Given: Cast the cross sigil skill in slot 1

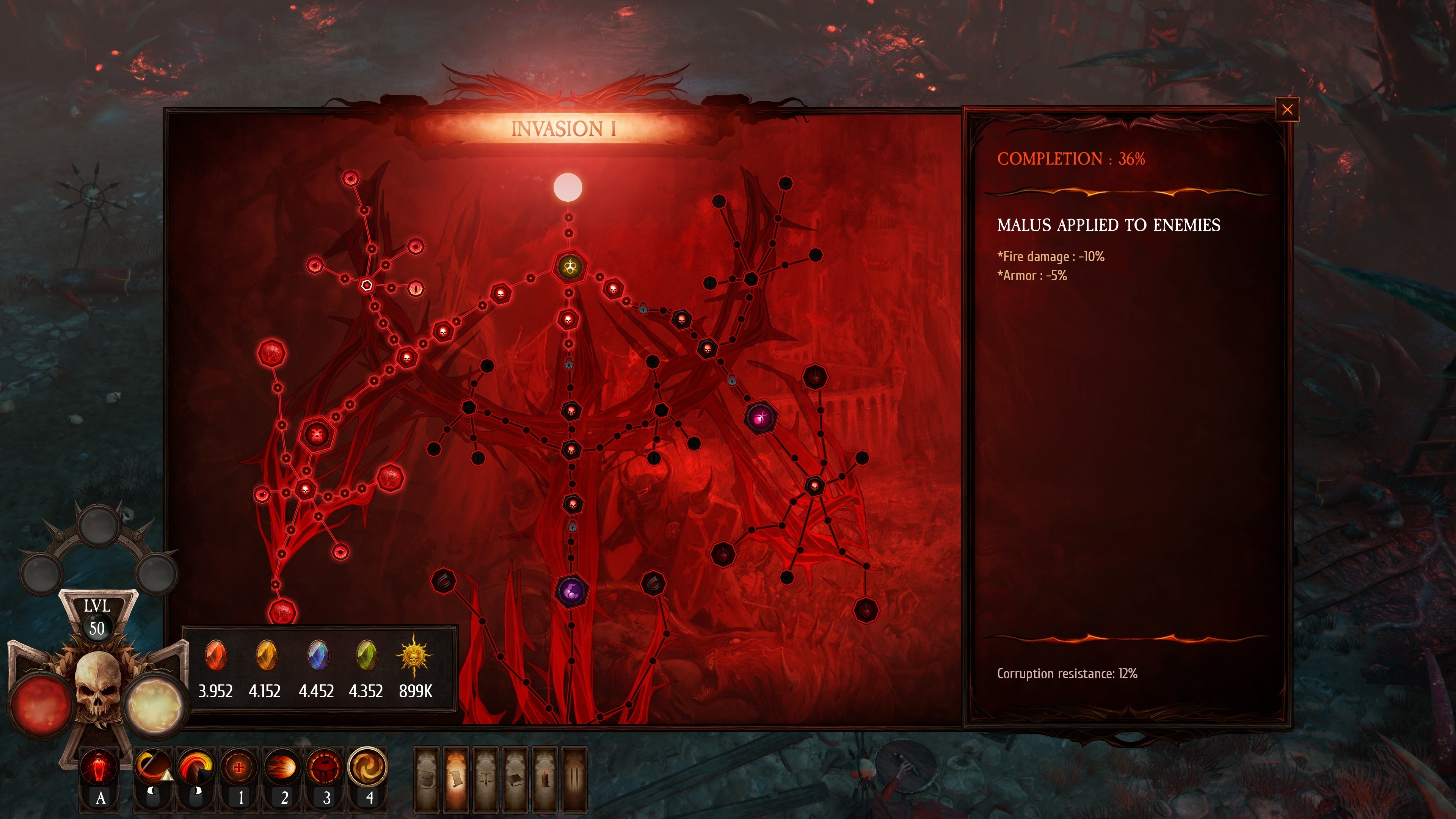Looking at the screenshot, I should click(240, 767).
